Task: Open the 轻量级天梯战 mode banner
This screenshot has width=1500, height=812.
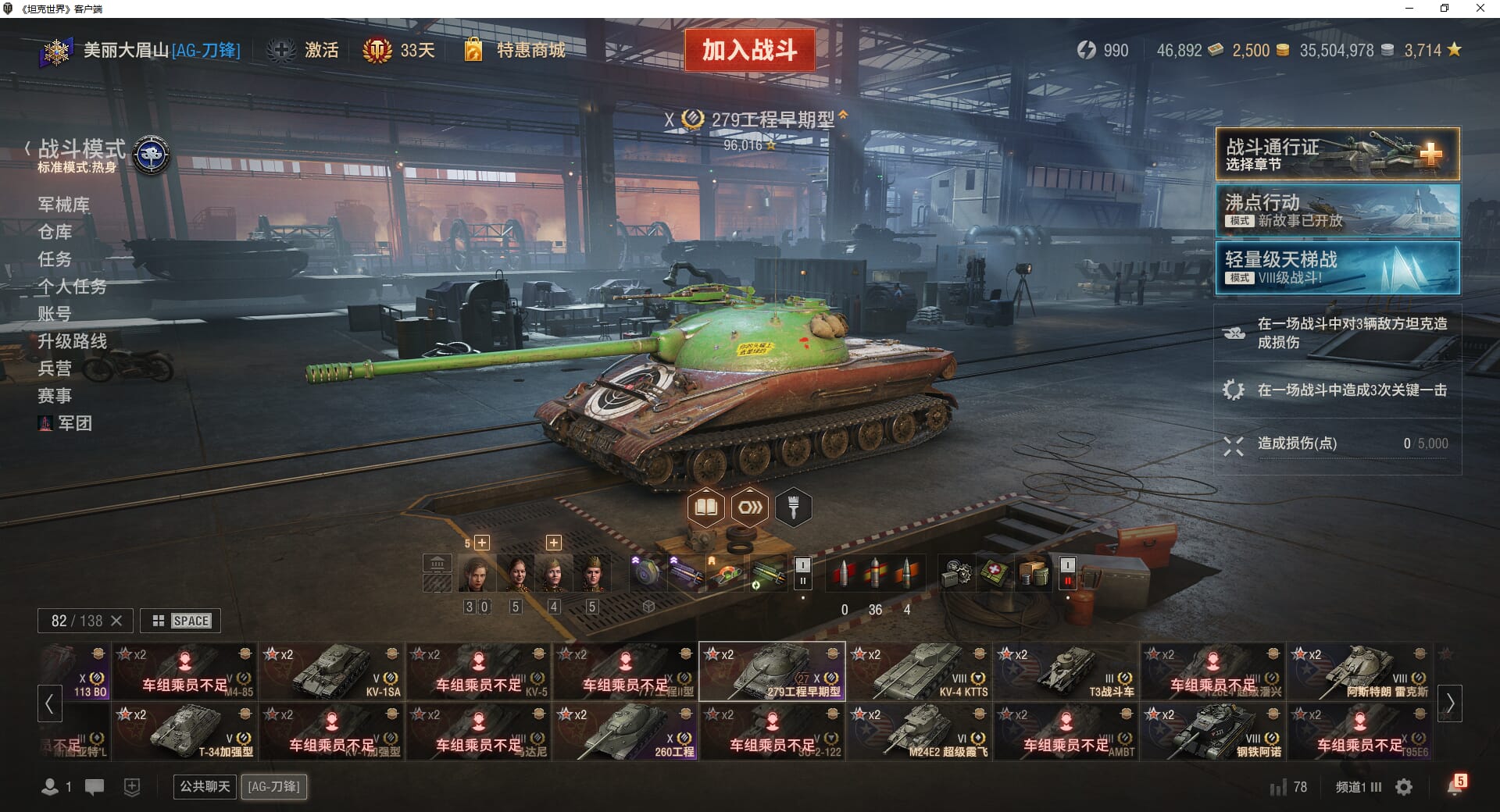Action: (x=1337, y=268)
